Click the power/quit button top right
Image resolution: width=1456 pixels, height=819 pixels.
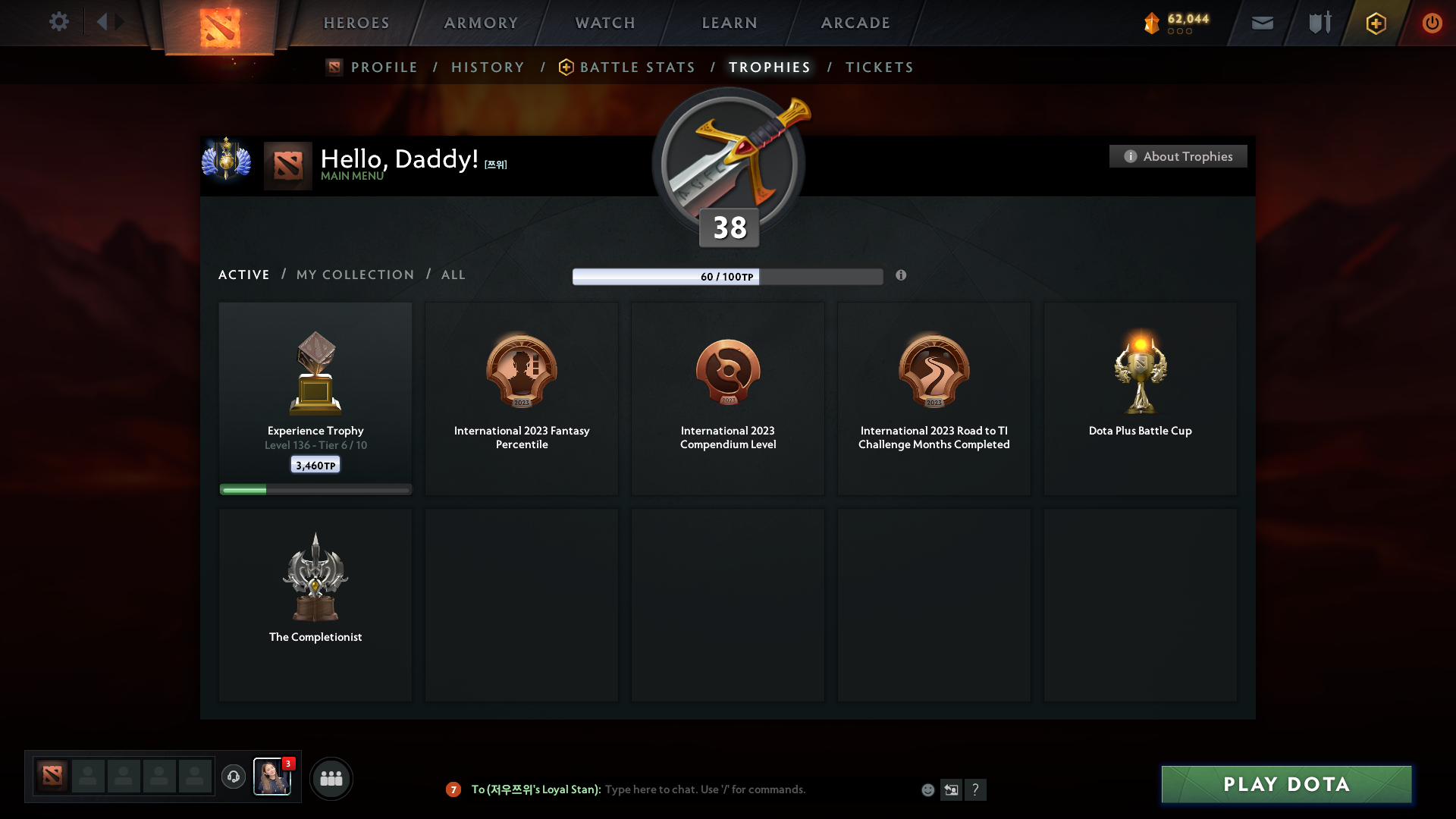click(1432, 23)
